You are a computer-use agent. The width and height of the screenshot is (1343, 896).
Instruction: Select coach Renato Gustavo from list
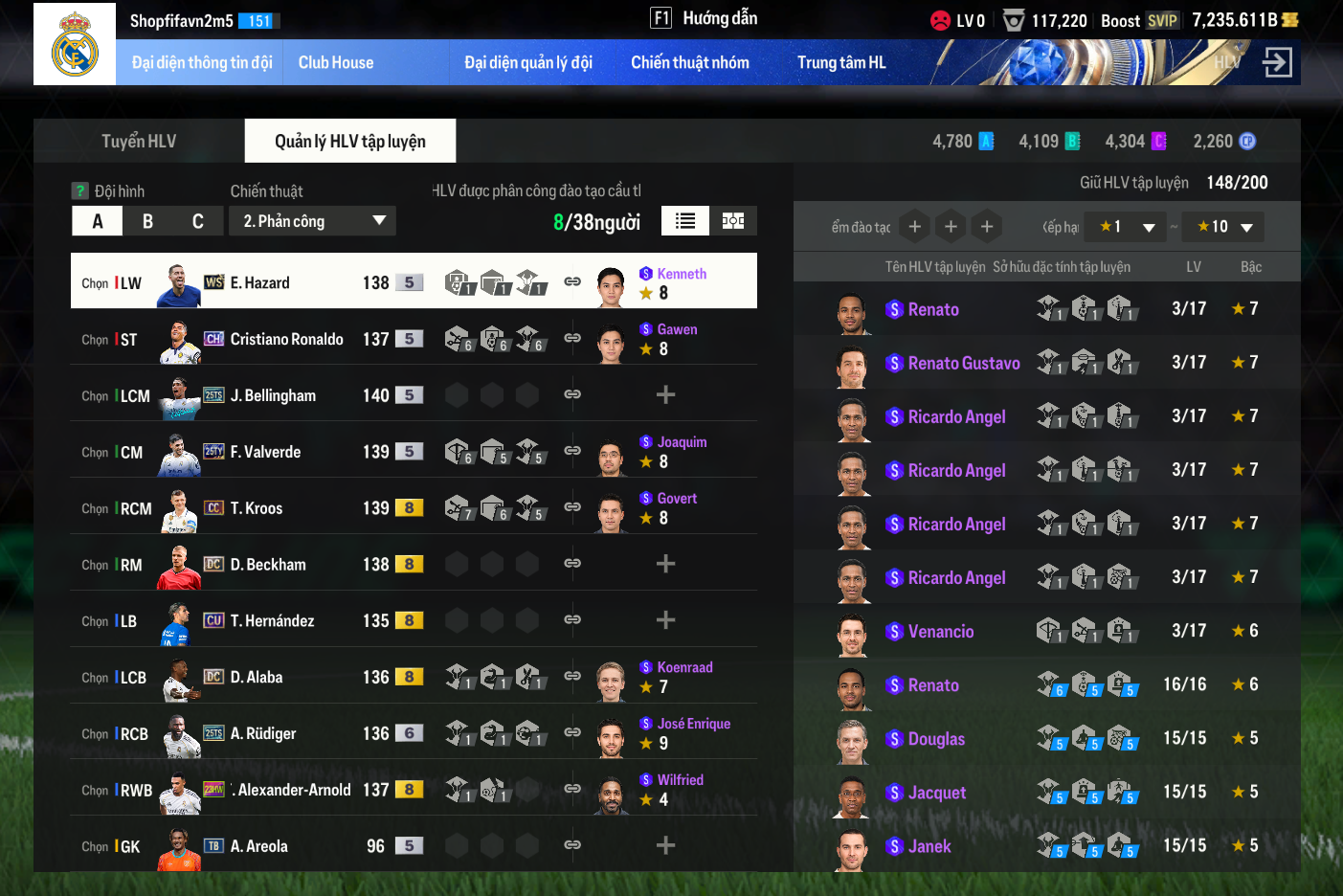point(963,363)
